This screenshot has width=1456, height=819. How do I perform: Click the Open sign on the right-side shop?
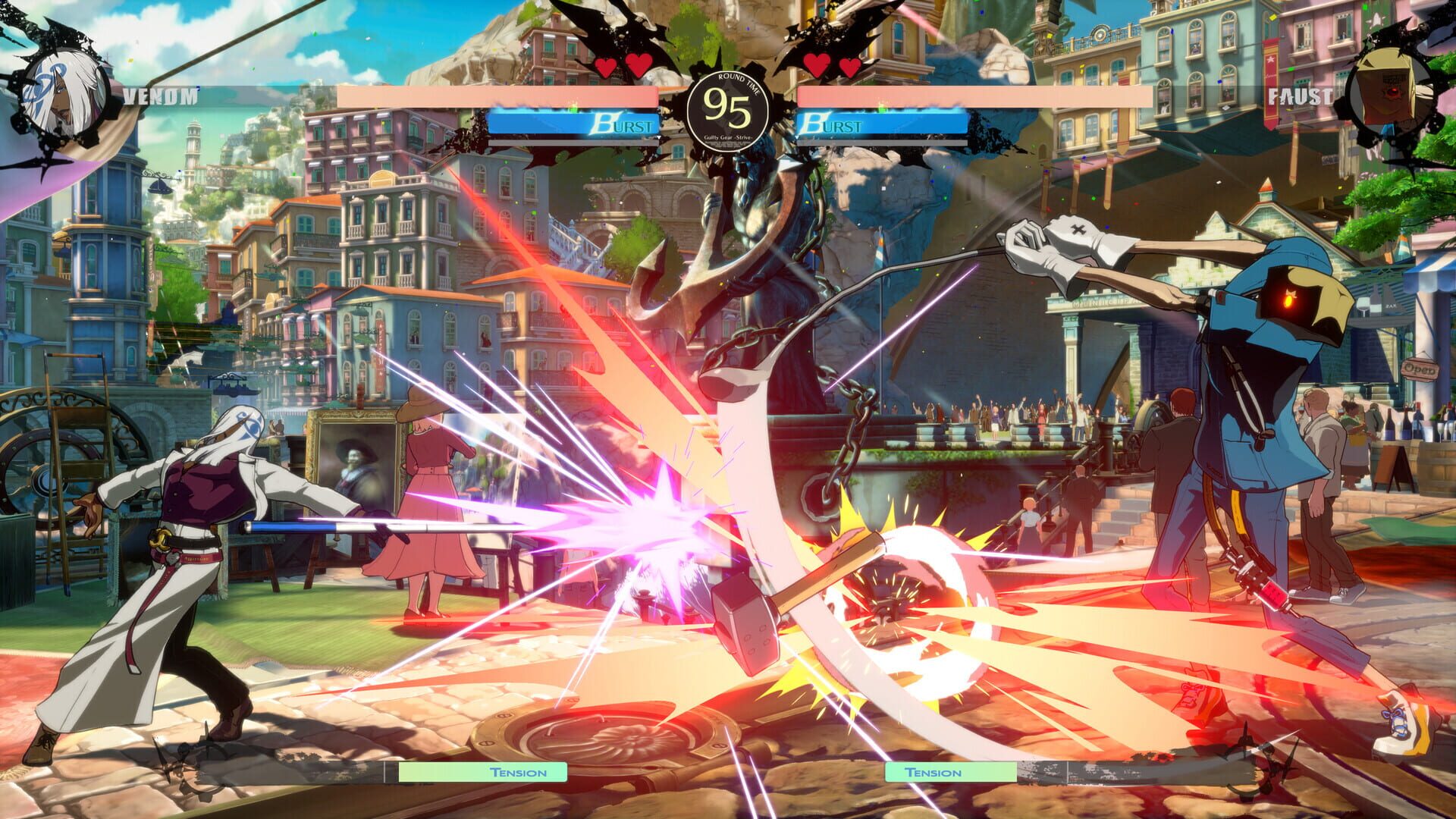tap(1420, 369)
